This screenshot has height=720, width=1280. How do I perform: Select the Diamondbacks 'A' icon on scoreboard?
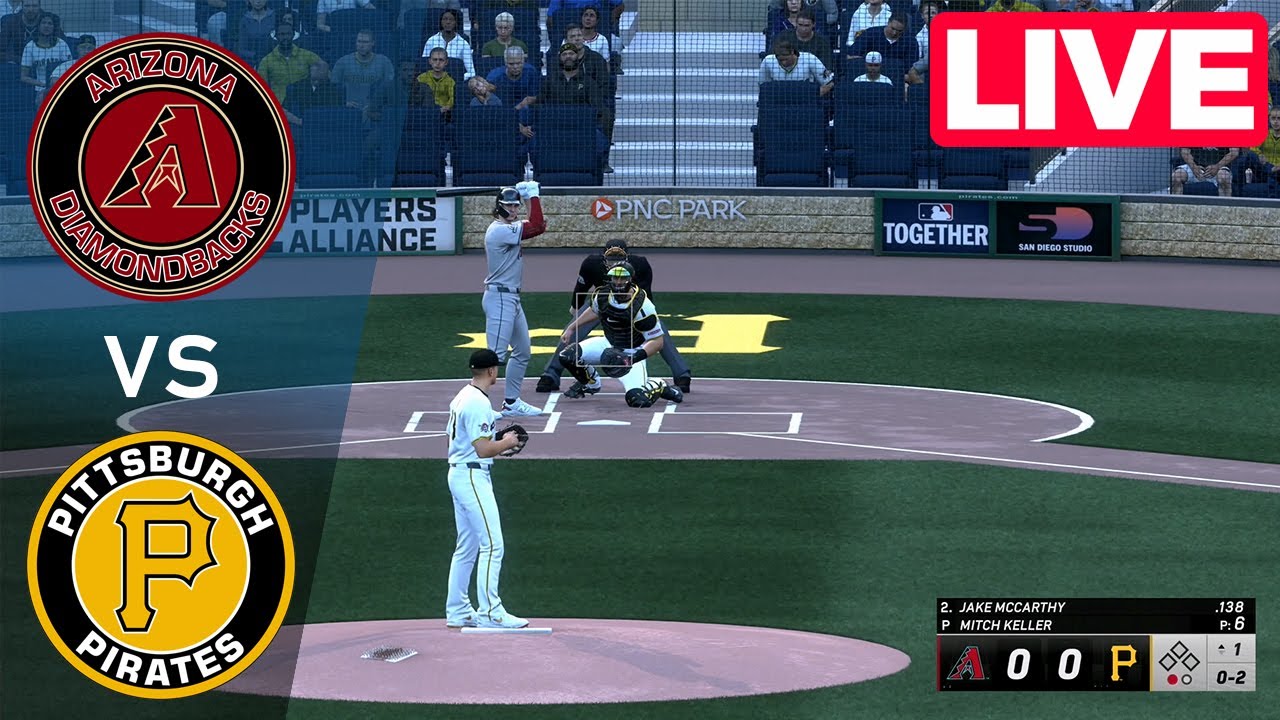pyautogui.click(x=968, y=662)
